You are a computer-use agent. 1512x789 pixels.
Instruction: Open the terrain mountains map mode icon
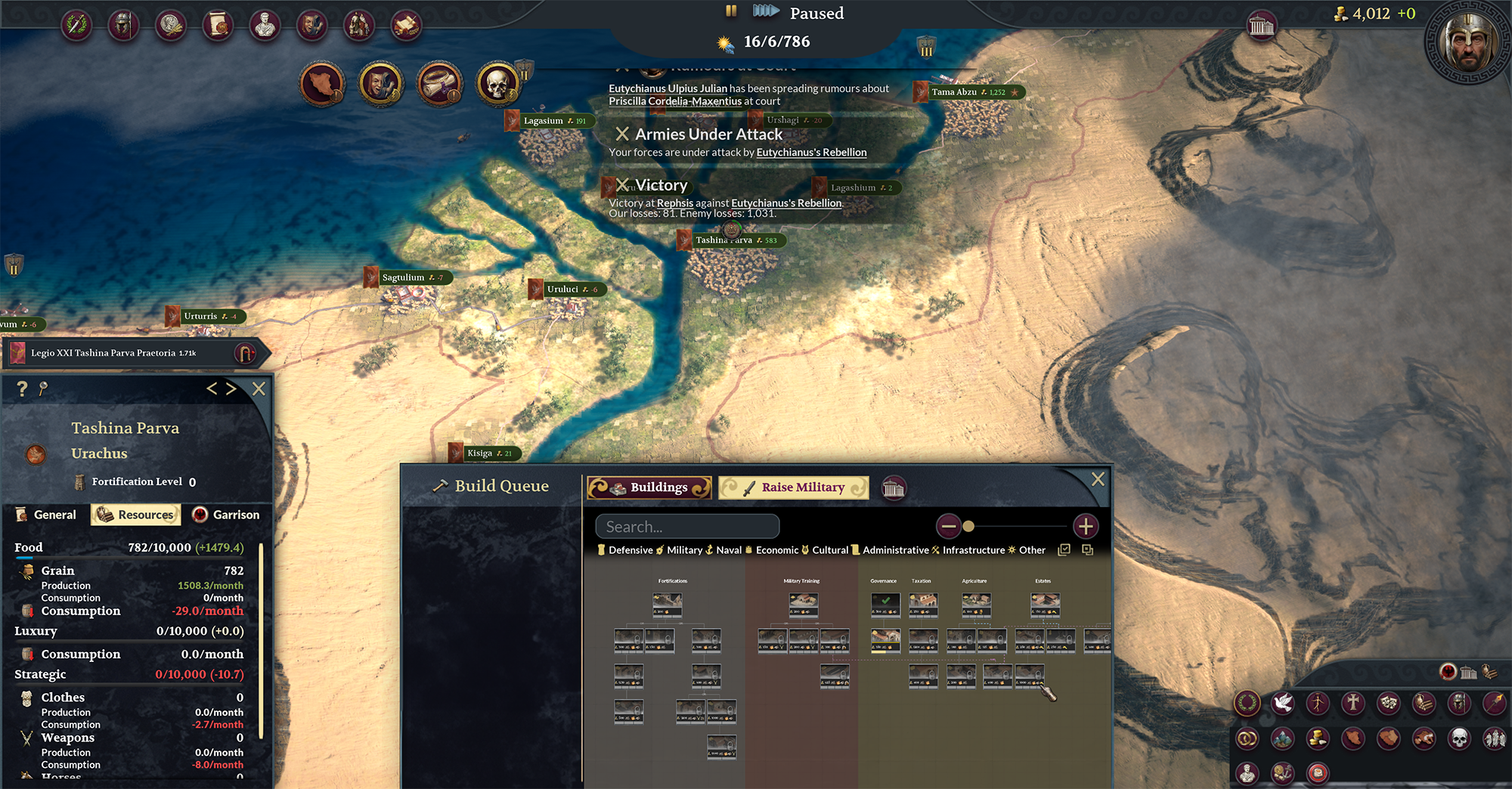(x=1282, y=739)
